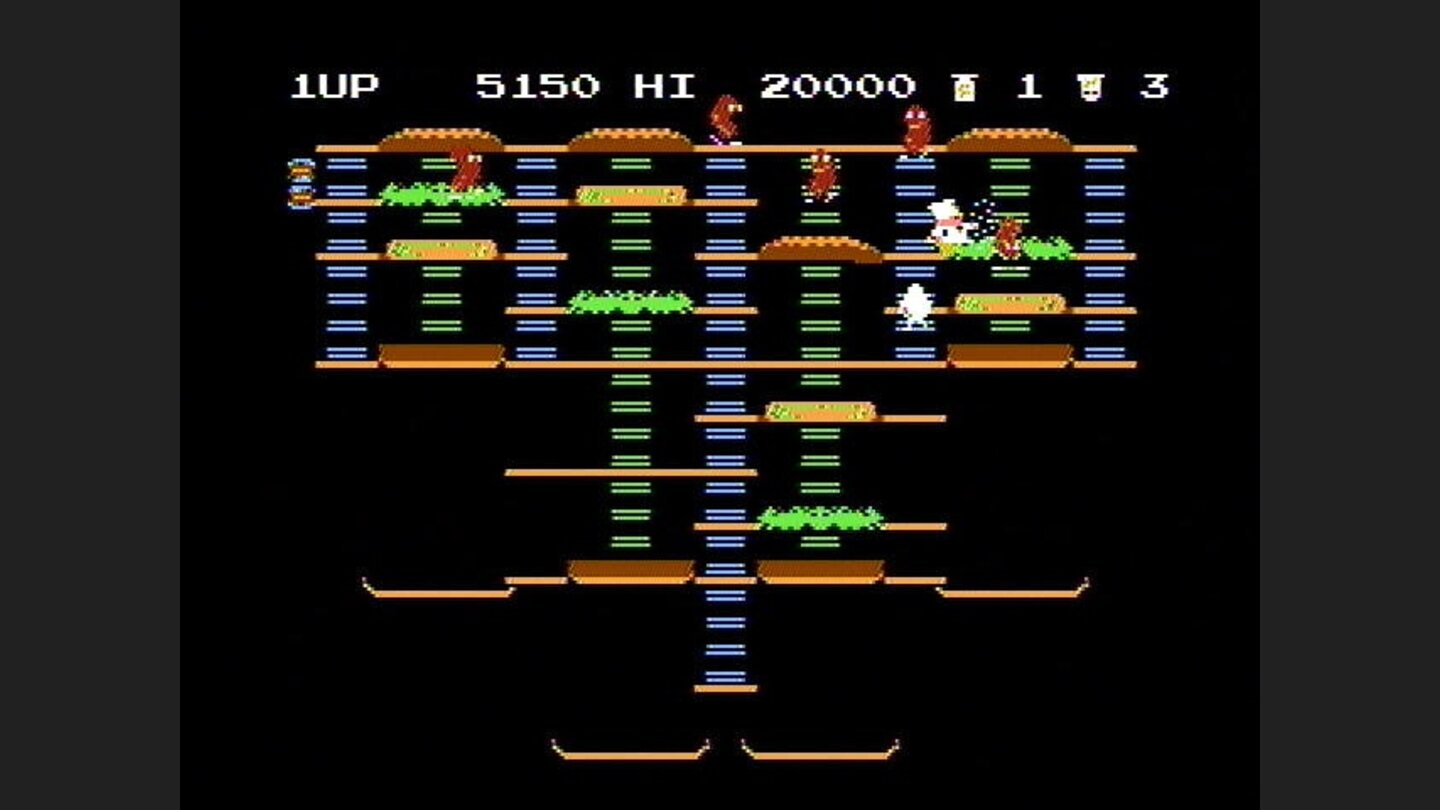Click the hot dog enemy chasing the chef
The image size is (1440, 810).
click(1007, 237)
